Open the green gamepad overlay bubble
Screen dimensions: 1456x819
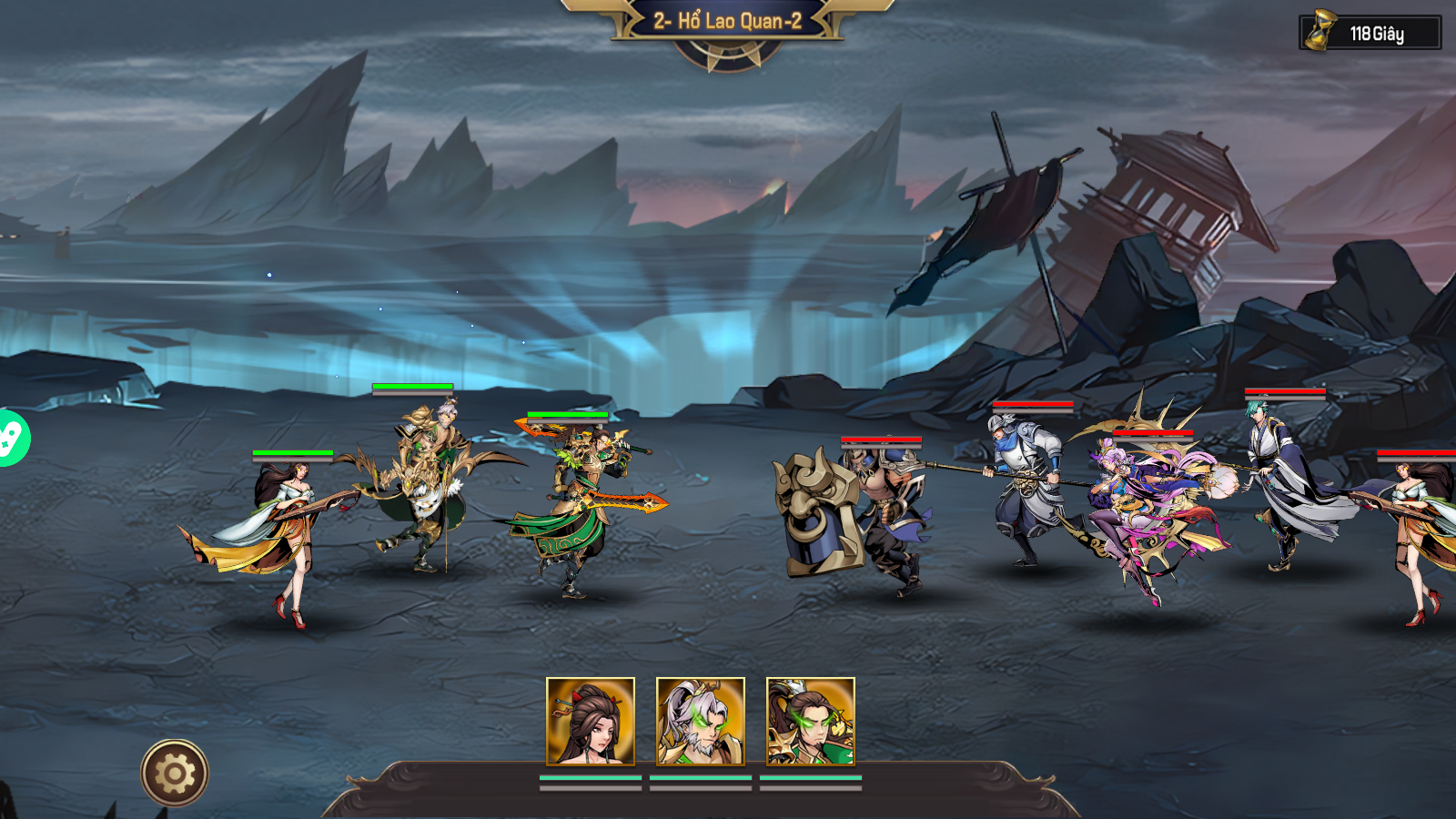[11, 438]
